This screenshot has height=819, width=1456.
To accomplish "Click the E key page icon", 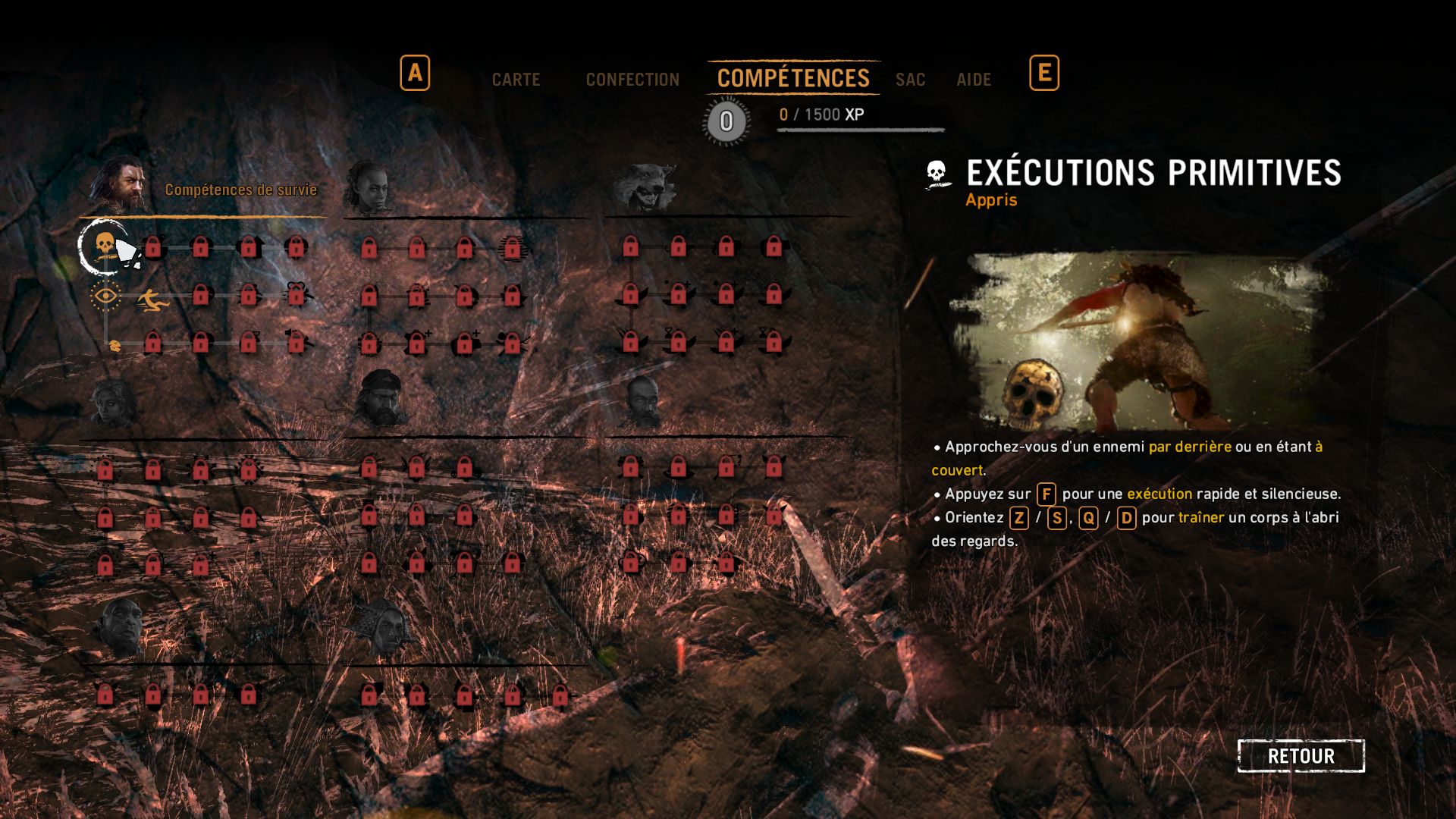I will click(x=1044, y=73).
